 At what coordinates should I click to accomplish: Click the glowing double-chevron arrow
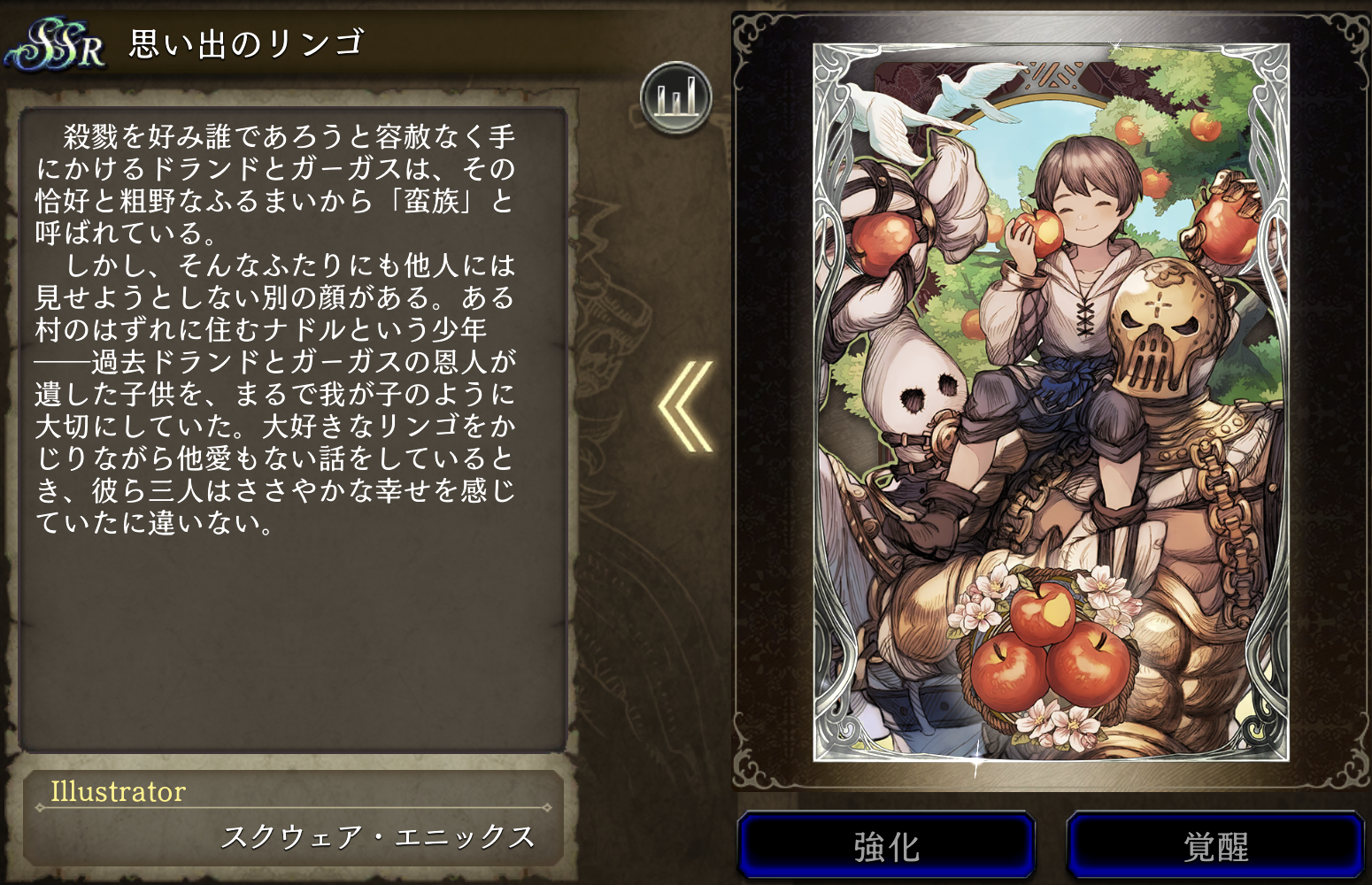(x=687, y=406)
